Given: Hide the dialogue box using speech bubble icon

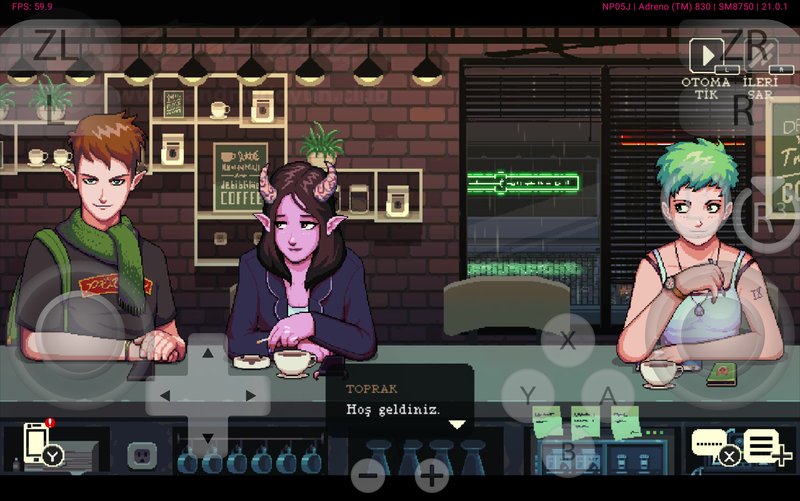Looking at the screenshot, I should coord(711,444).
